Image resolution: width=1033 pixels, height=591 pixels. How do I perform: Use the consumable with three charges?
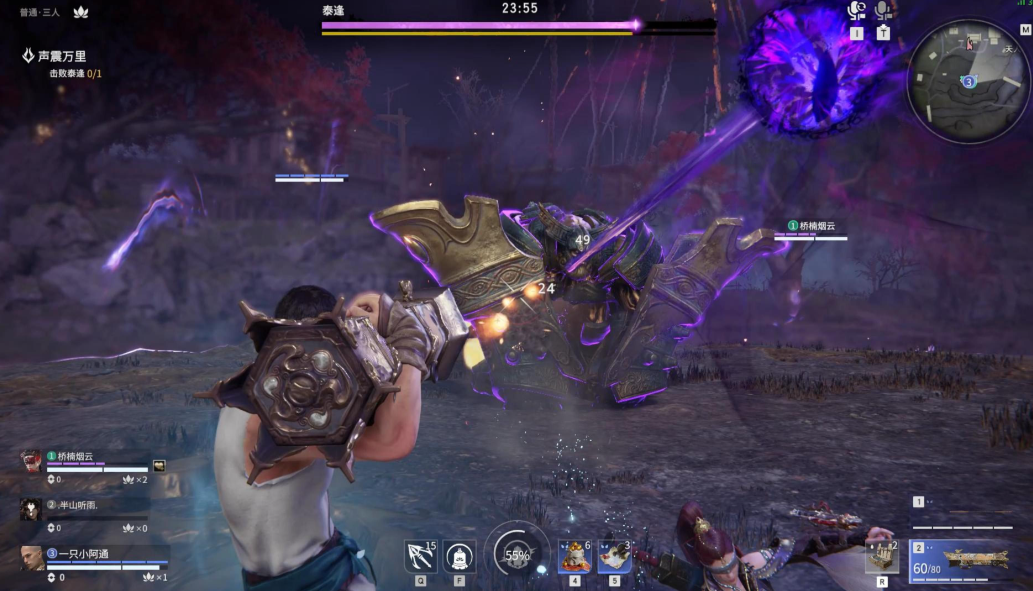pyautogui.click(x=614, y=555)
